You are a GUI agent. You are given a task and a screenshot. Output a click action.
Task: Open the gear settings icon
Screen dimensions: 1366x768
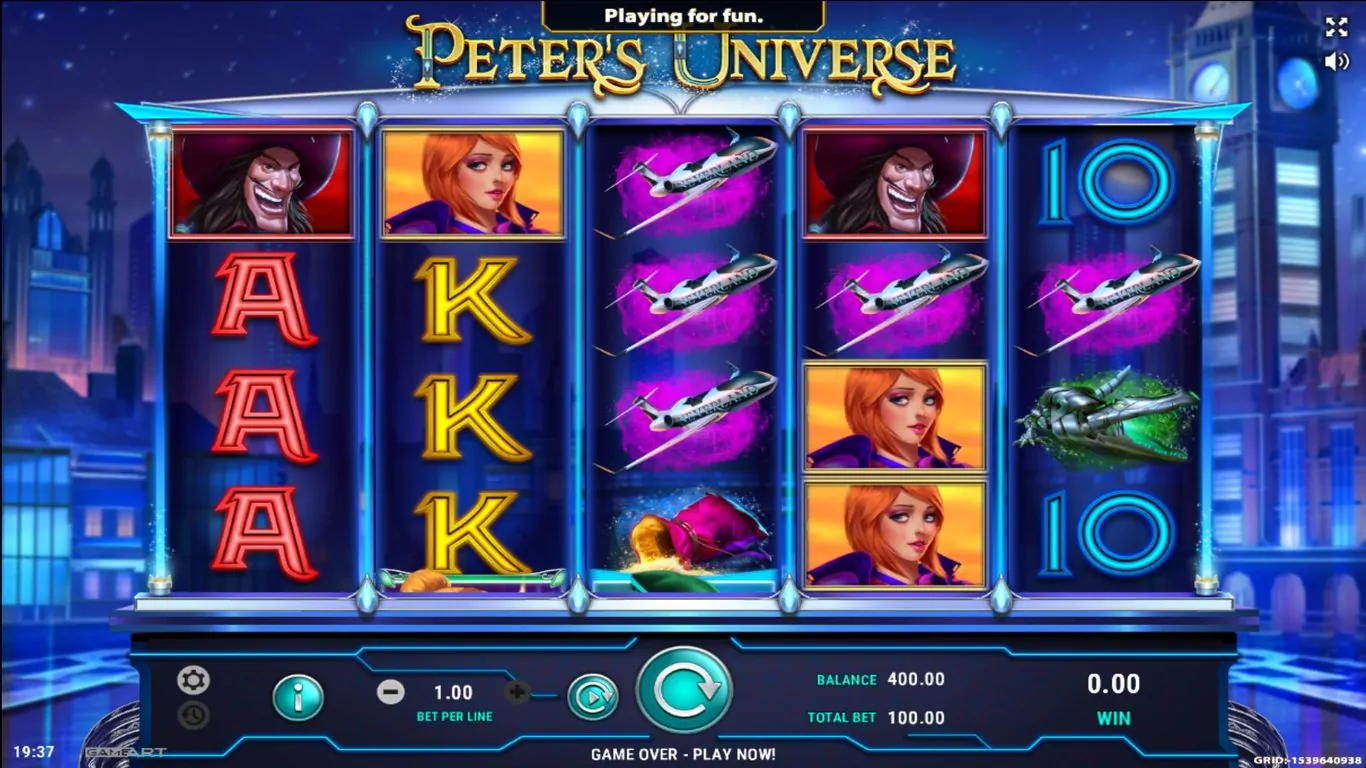pos(193,681)
